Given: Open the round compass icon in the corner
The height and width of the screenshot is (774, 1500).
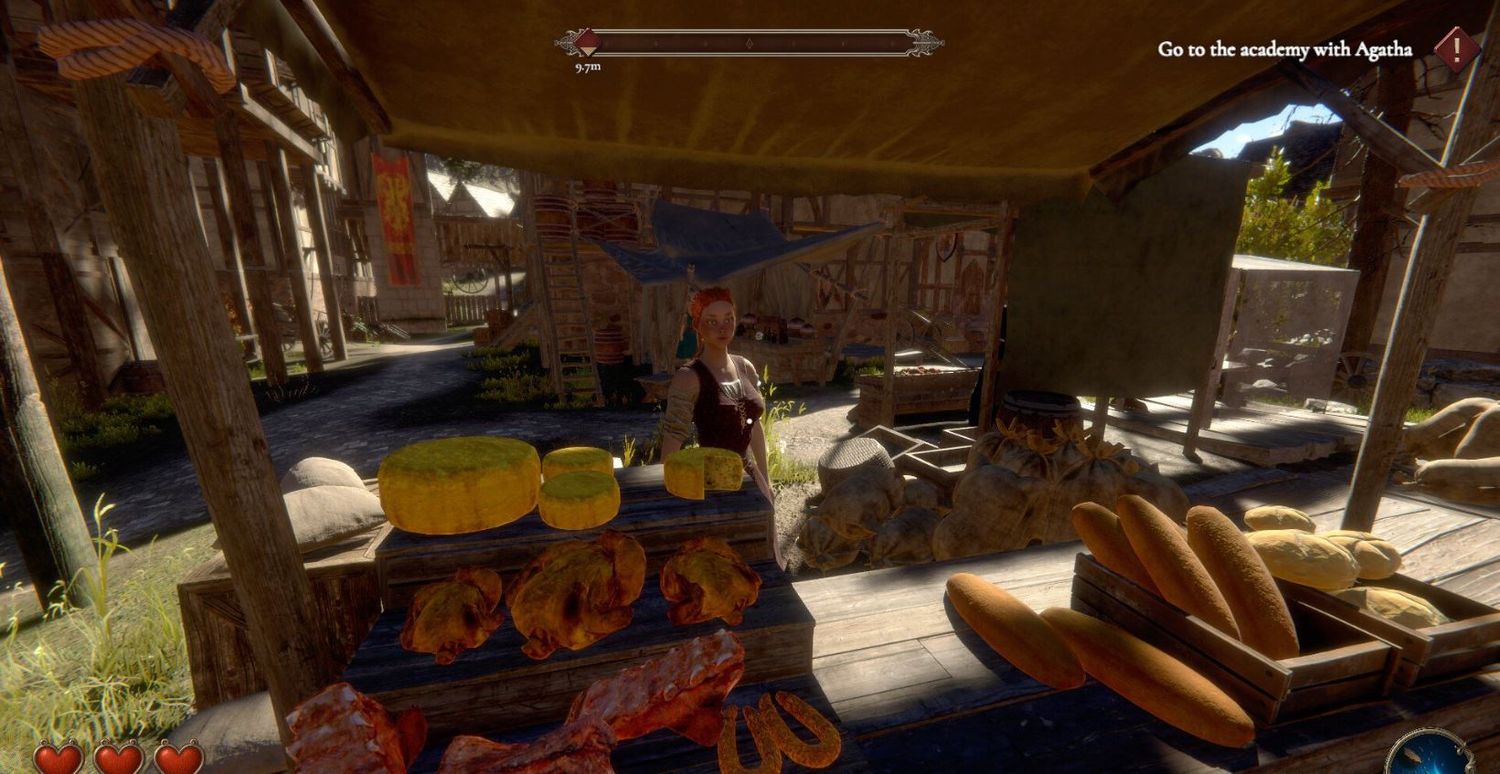Looking at the screenshot, I should point(1430,753).
